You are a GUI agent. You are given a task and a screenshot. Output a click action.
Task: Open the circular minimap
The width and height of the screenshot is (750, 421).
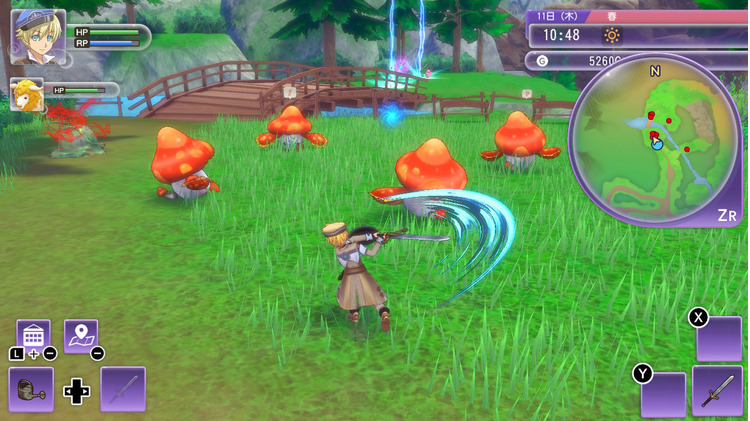[655, 140]
